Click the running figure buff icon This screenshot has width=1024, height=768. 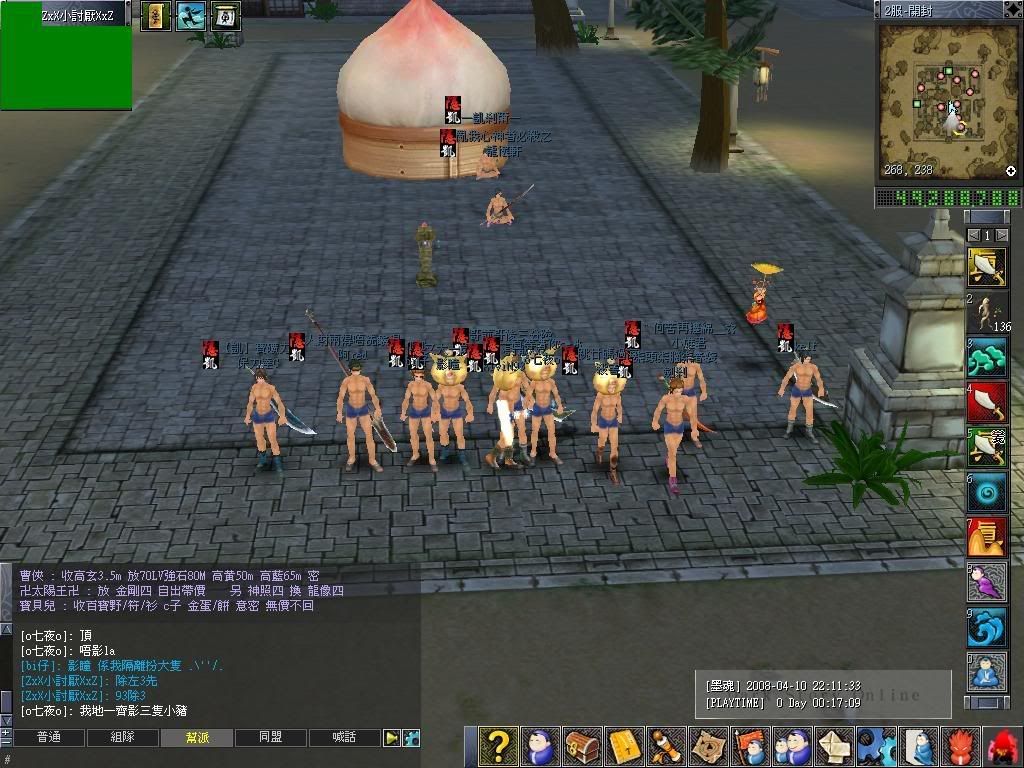190,15
